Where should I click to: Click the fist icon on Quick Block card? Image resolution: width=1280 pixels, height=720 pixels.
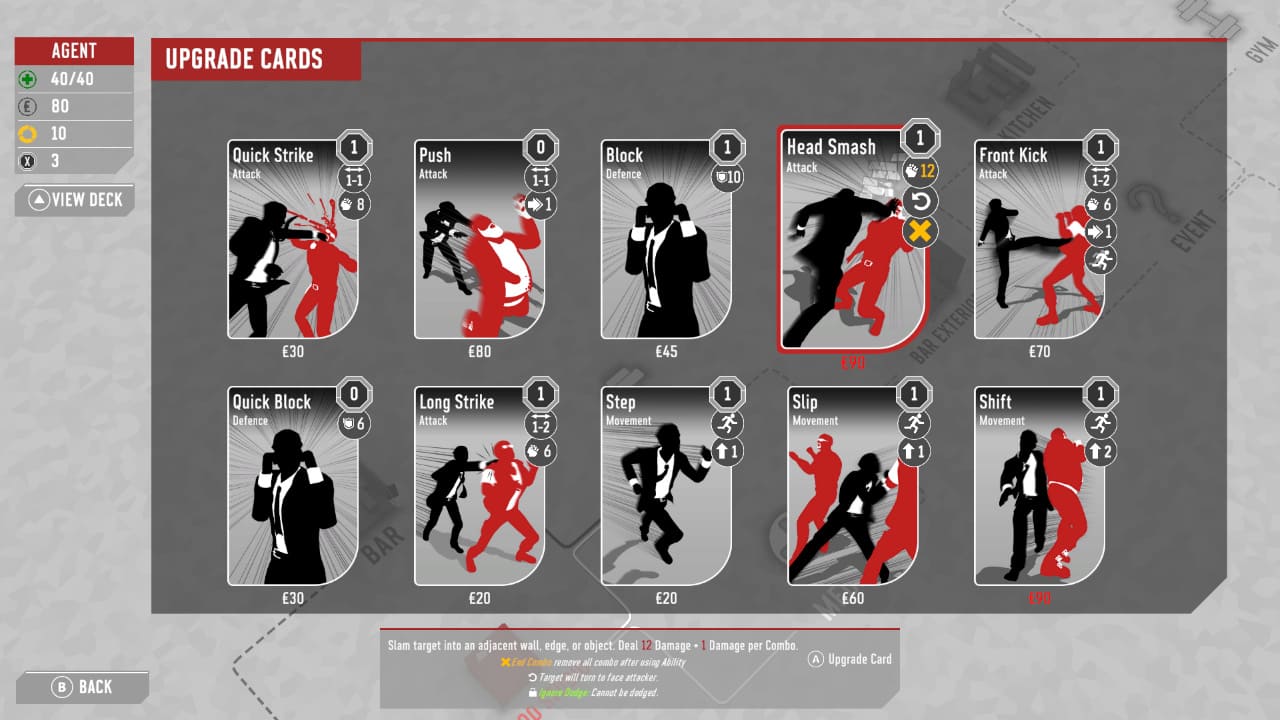pos(355,423)
